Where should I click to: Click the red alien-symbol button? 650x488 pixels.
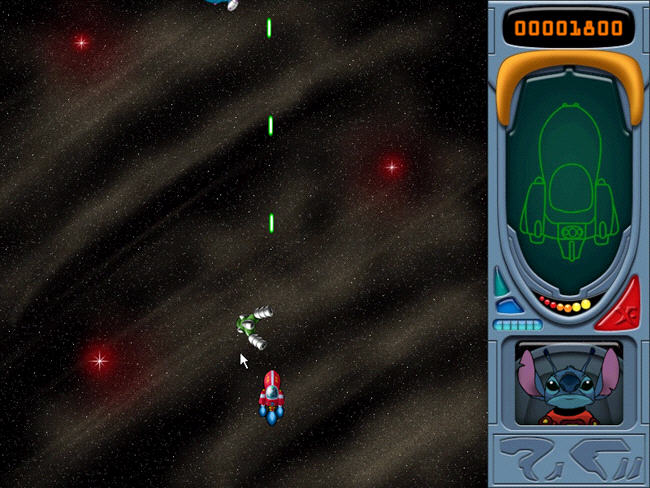coord(620,305)
